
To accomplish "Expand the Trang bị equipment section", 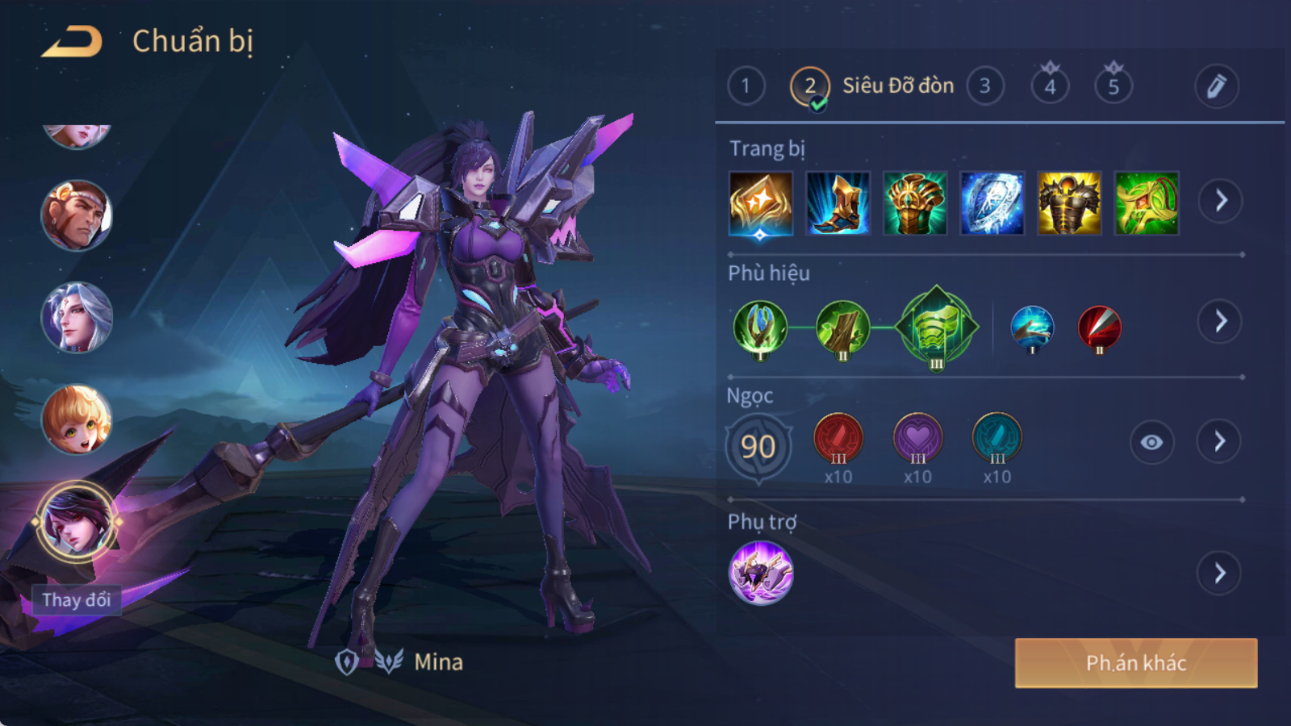I will click(x=1220, y=201).
